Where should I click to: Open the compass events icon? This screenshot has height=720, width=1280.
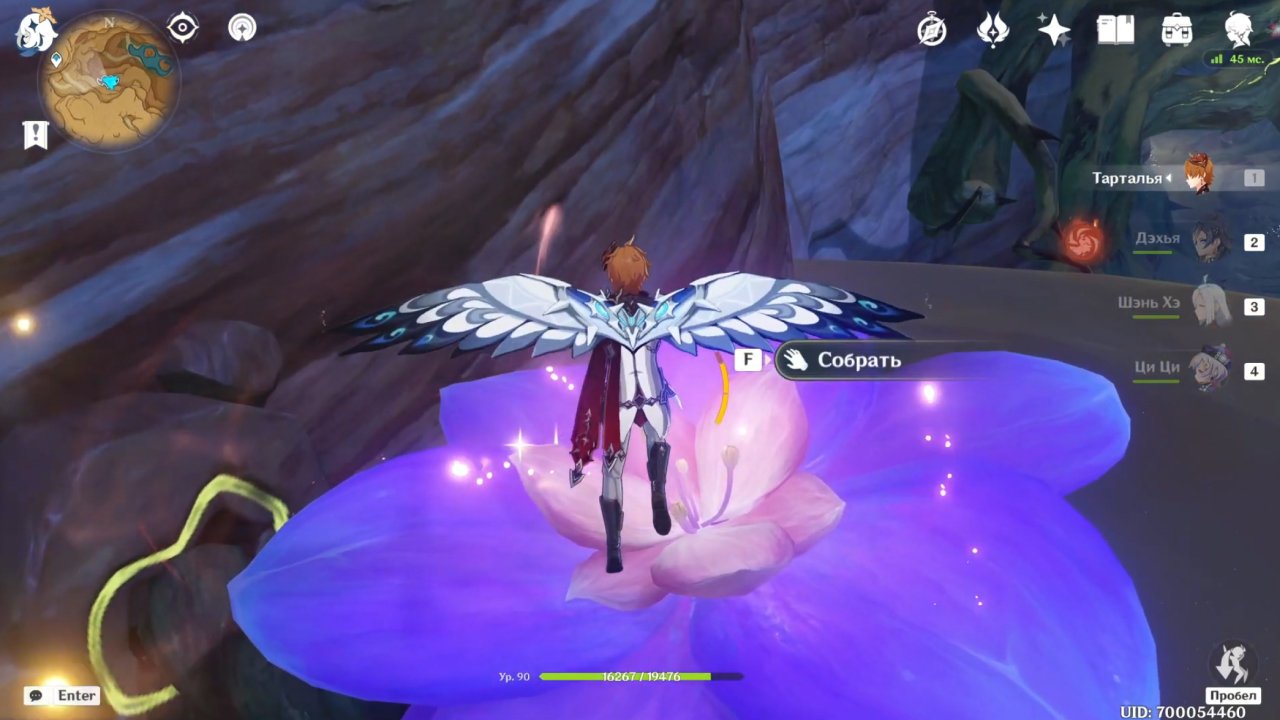(932, 31)
